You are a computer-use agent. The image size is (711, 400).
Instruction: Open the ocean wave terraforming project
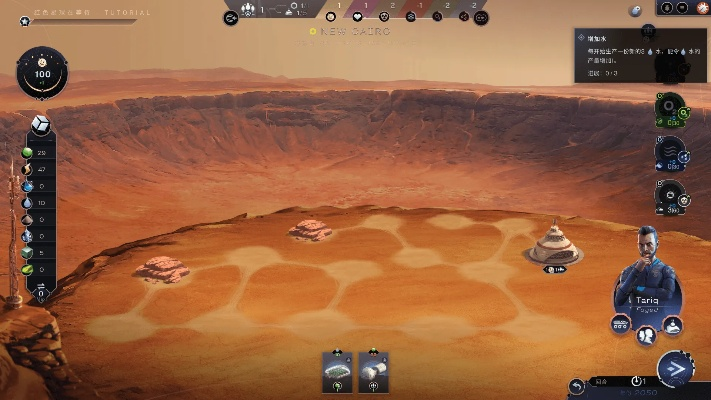pyautogui.click(x=667, y=152)
